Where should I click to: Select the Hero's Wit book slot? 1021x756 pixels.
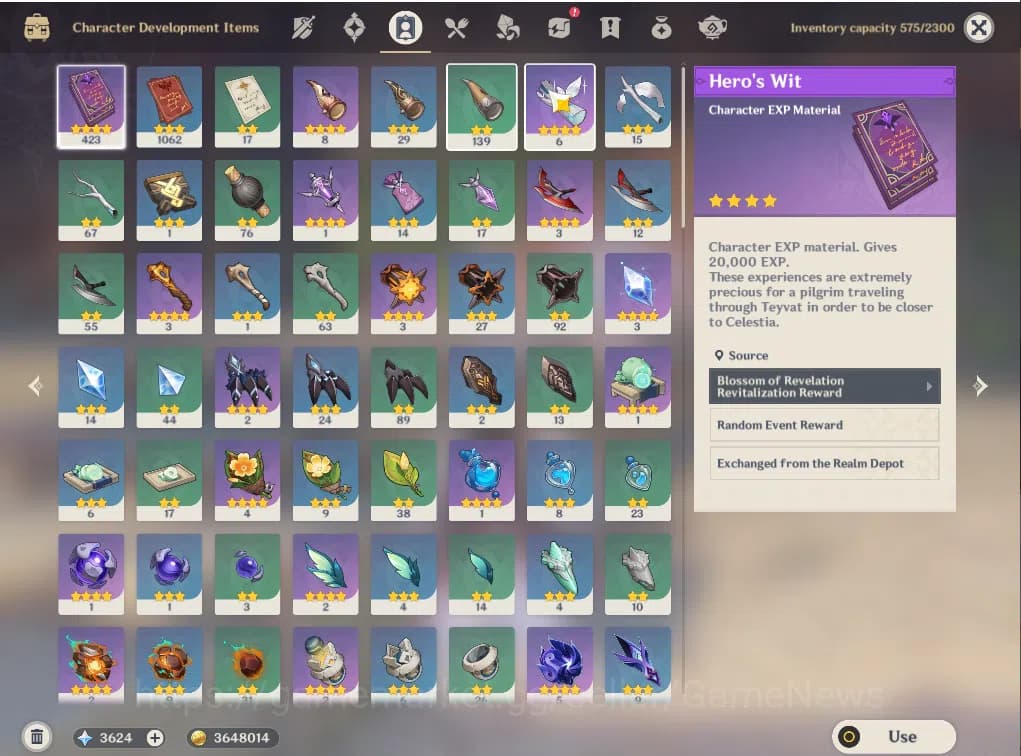(x=91, y=107)
